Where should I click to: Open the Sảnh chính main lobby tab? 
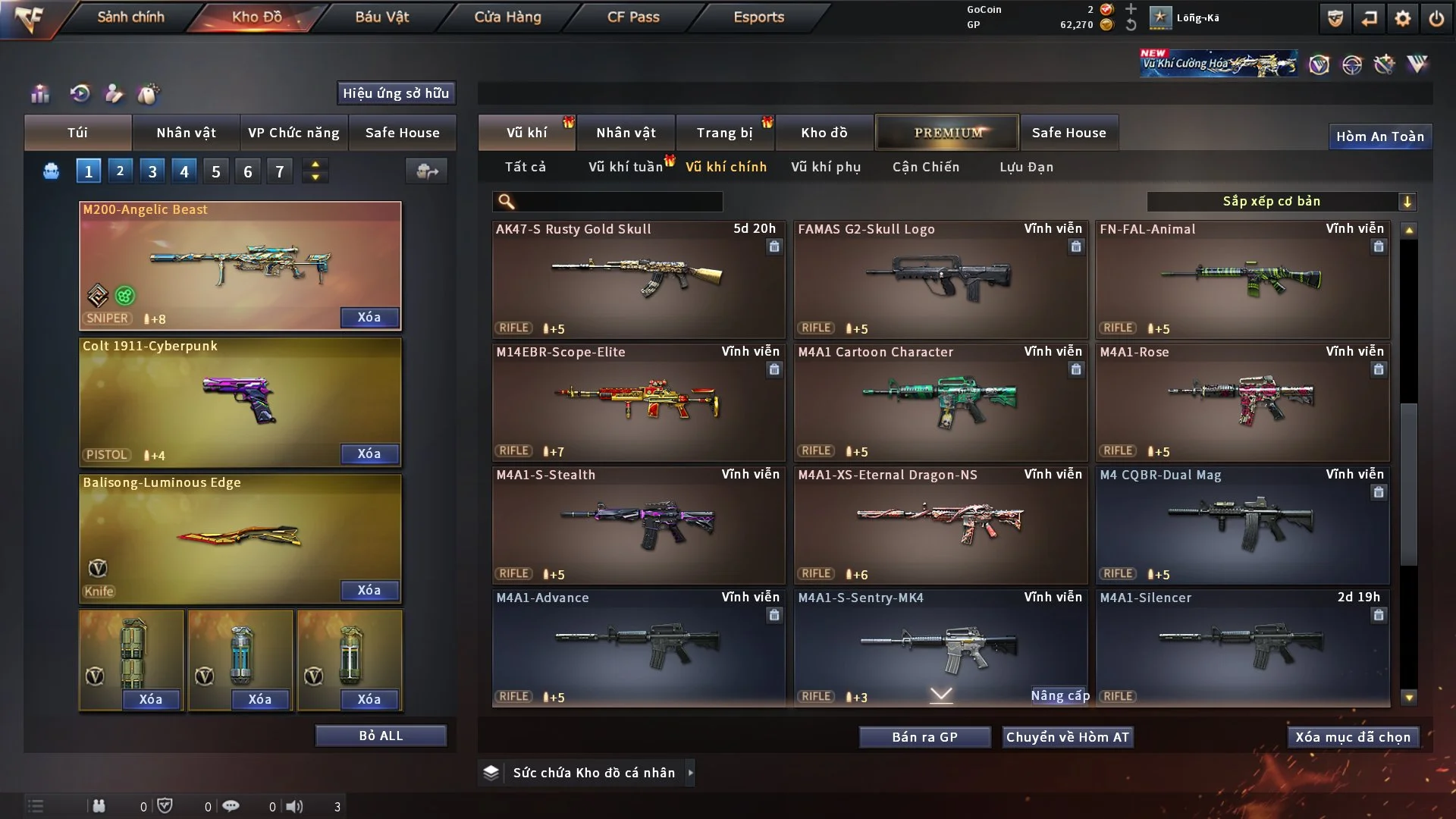[130, 17]
